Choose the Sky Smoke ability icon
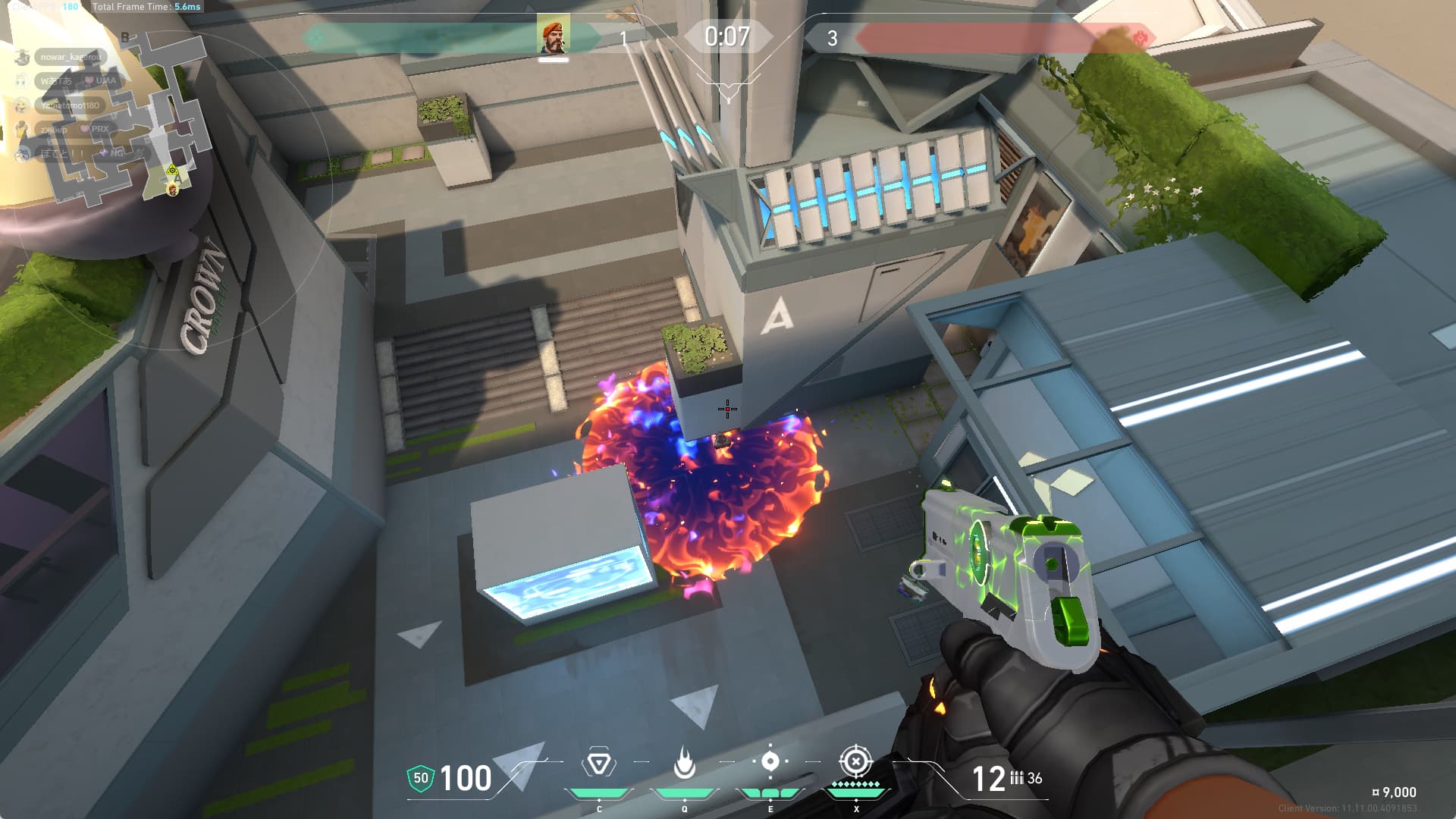Screen dimensions: 1456x819 point(770,761)
